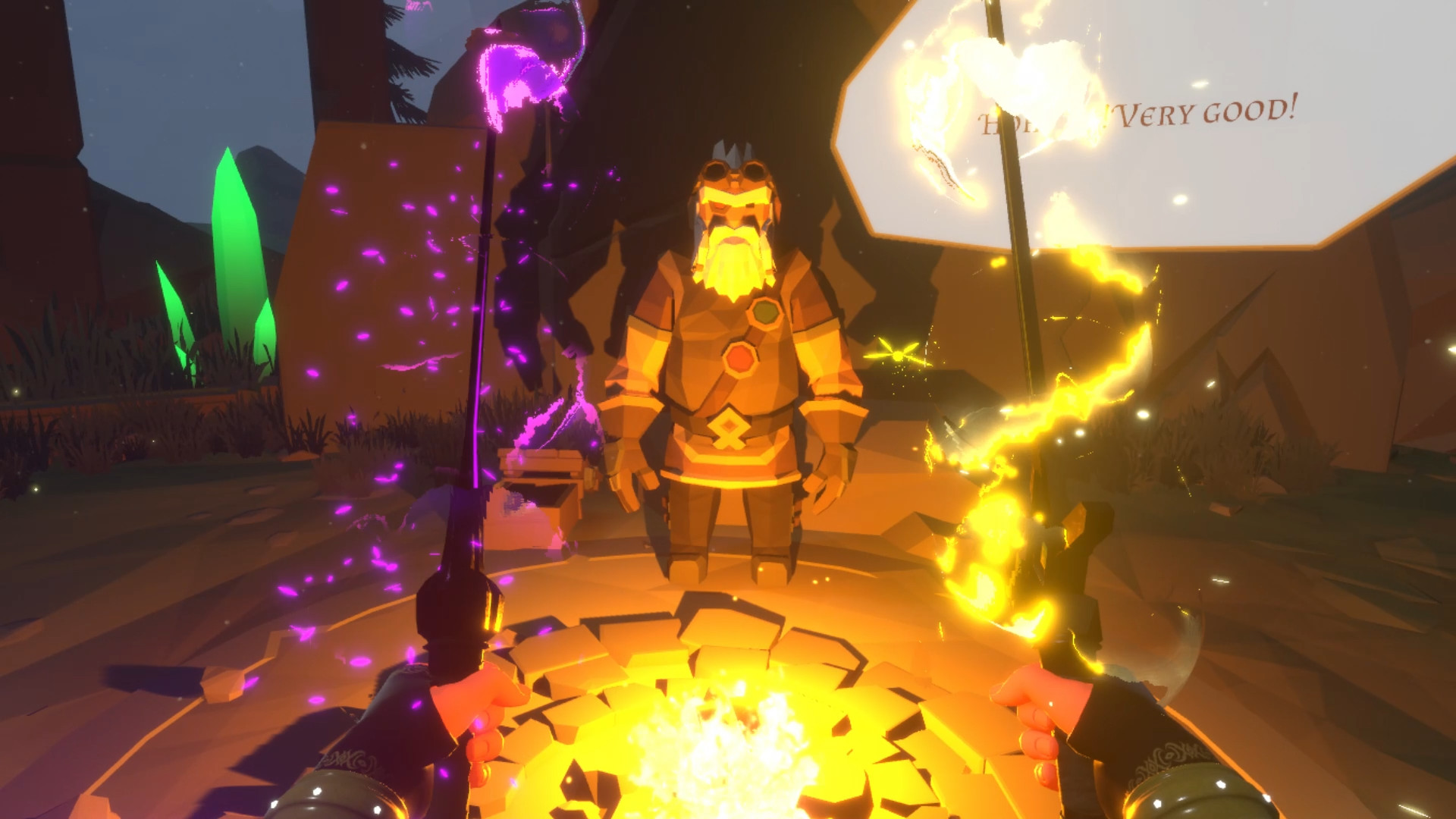Click the goggles on the dwarf's helmet
Viewport: 1456px width, 819px height.
[x=734, y=168]
